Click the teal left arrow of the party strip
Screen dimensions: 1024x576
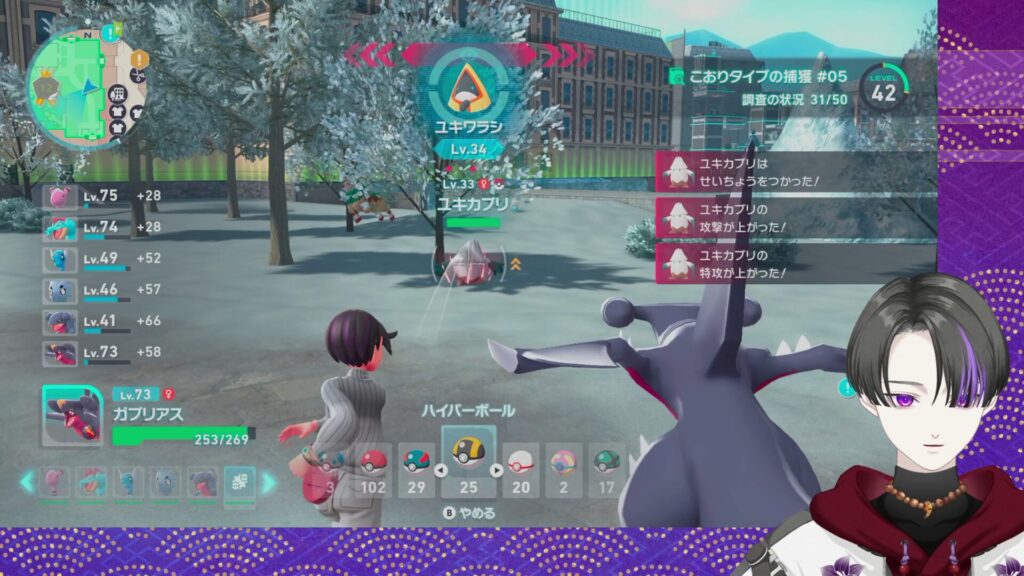click(x=27, y=483)
